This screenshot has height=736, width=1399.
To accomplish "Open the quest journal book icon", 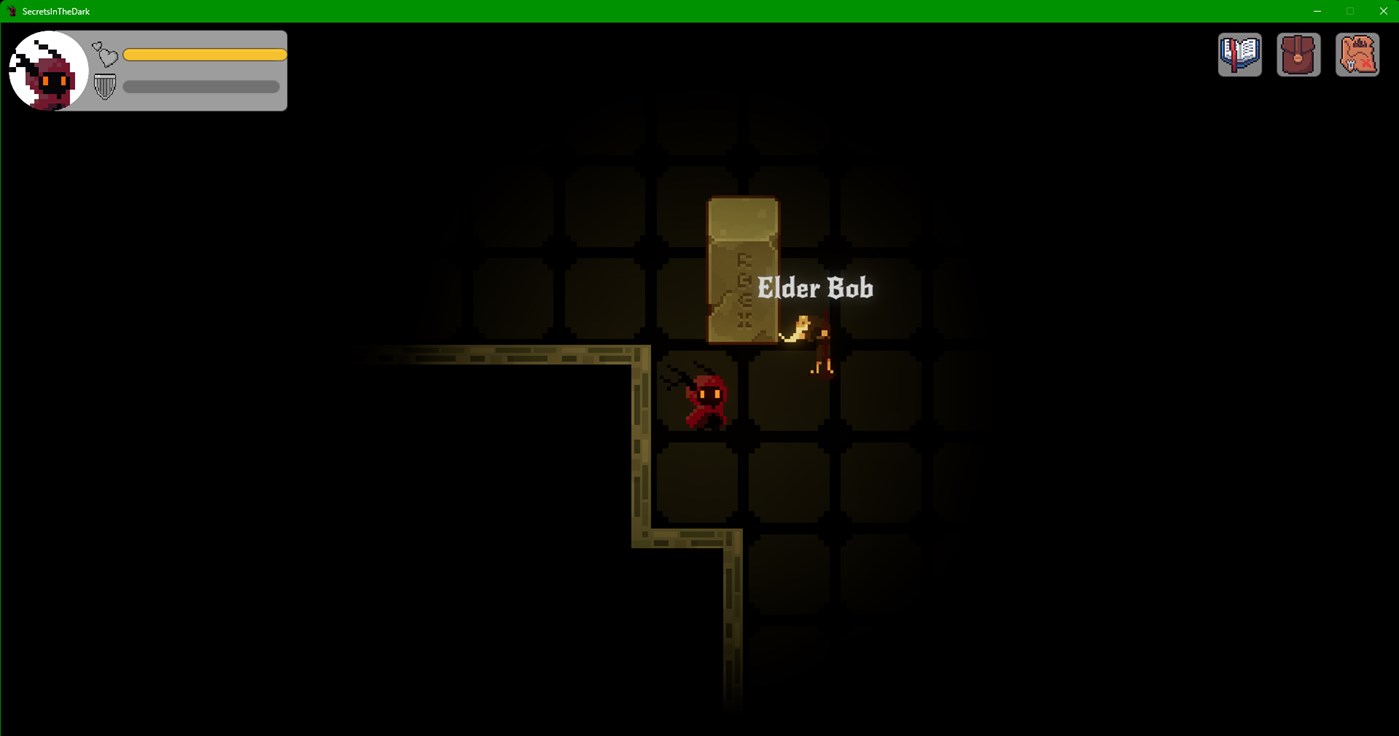I will (x=1239, y=54).
